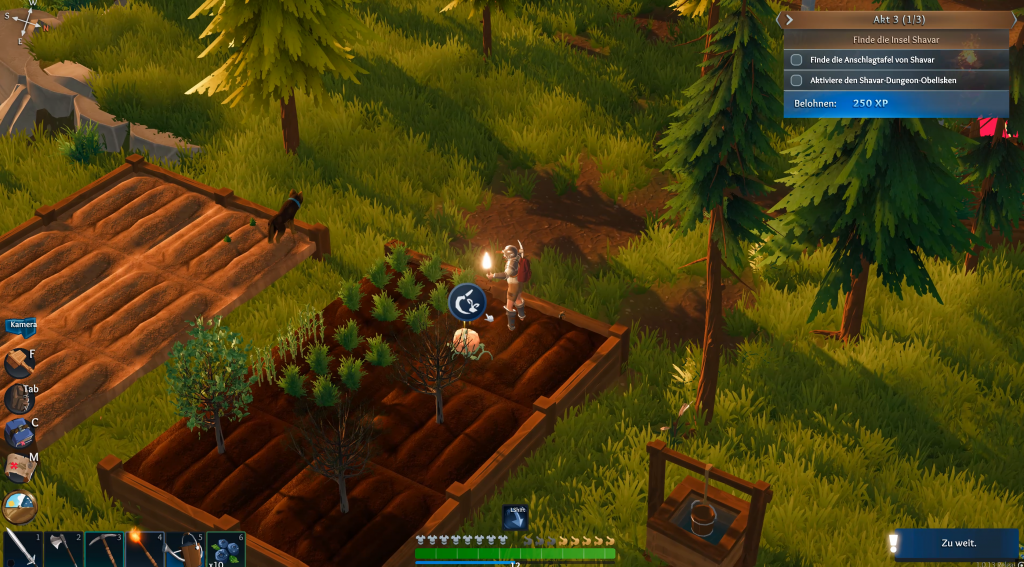Screen dimensions: 1024x567
Task: Click the day and night clock dial
Action: [x=19, y=507]
